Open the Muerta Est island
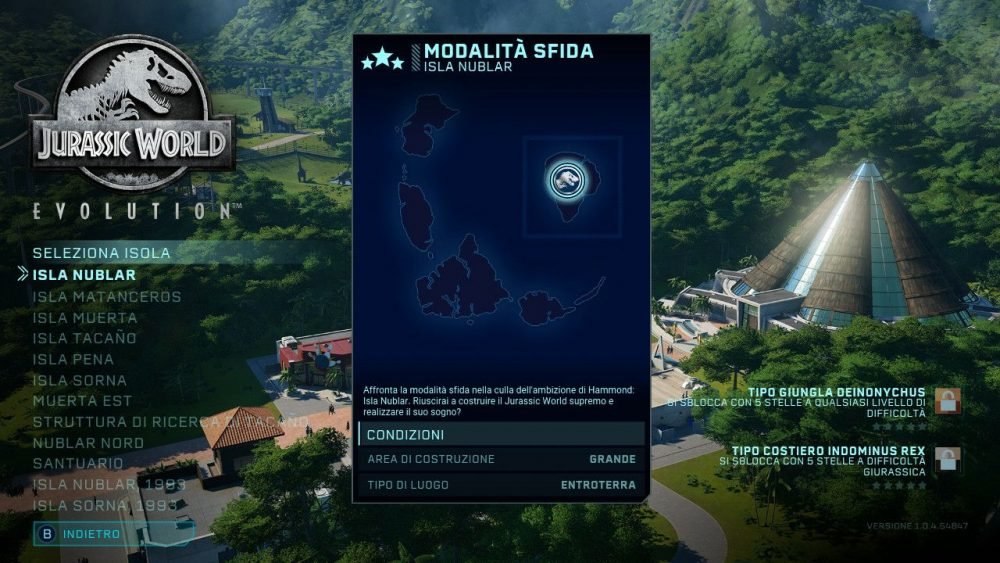The height and width of the screenshot is (563, 1000). [81, 401]
